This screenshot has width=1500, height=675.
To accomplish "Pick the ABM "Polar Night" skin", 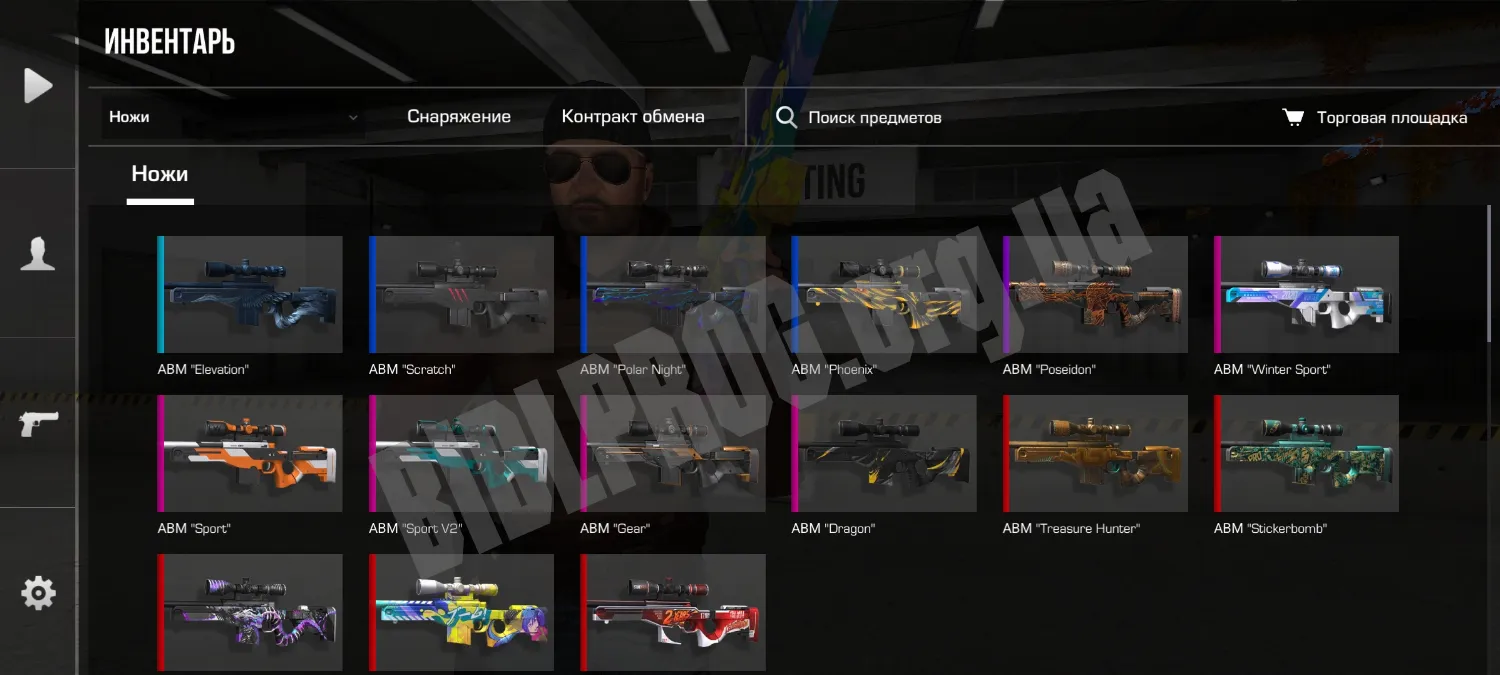I will [x=673, y=294].
